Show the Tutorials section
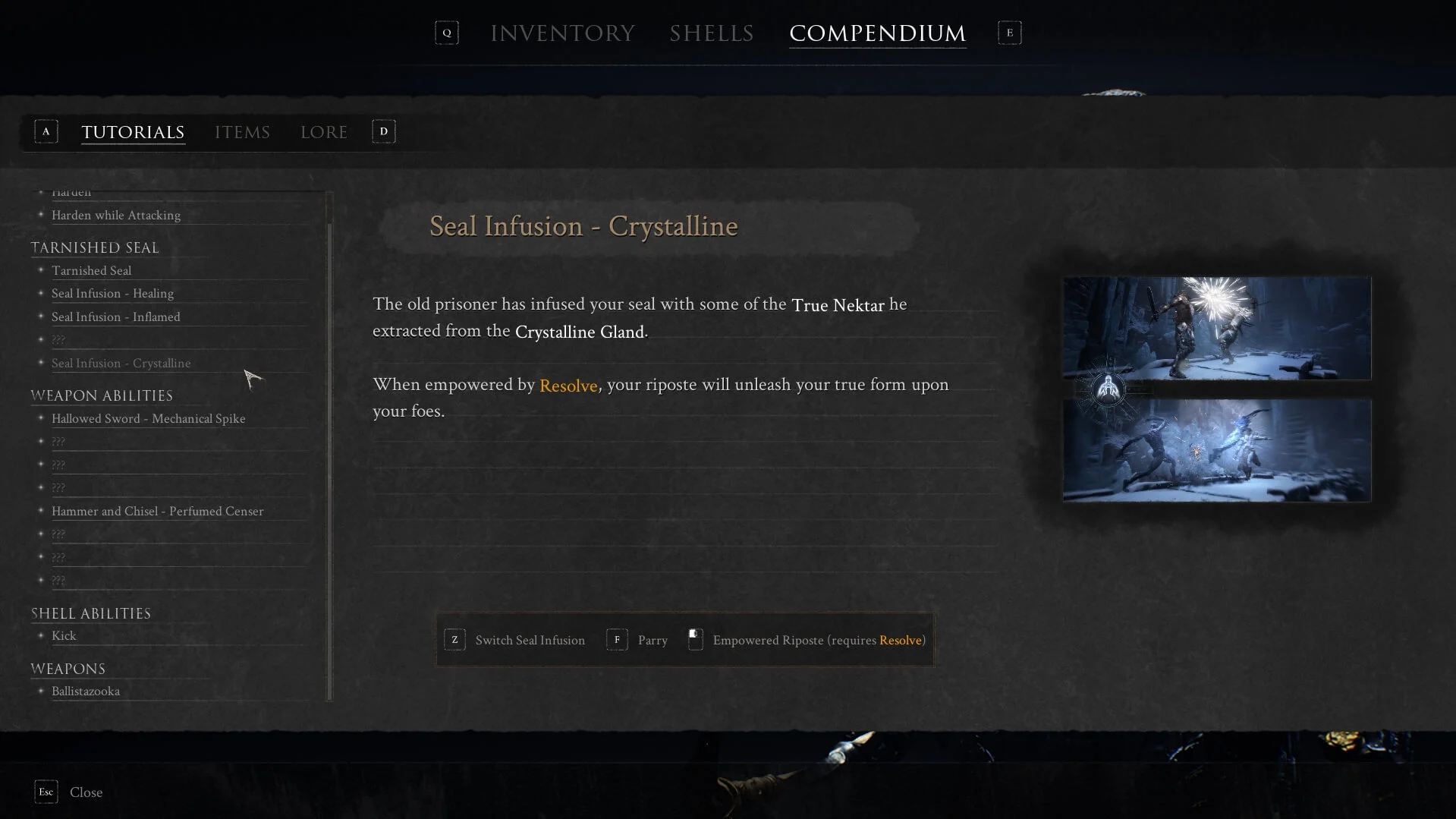 click(133, 132)
